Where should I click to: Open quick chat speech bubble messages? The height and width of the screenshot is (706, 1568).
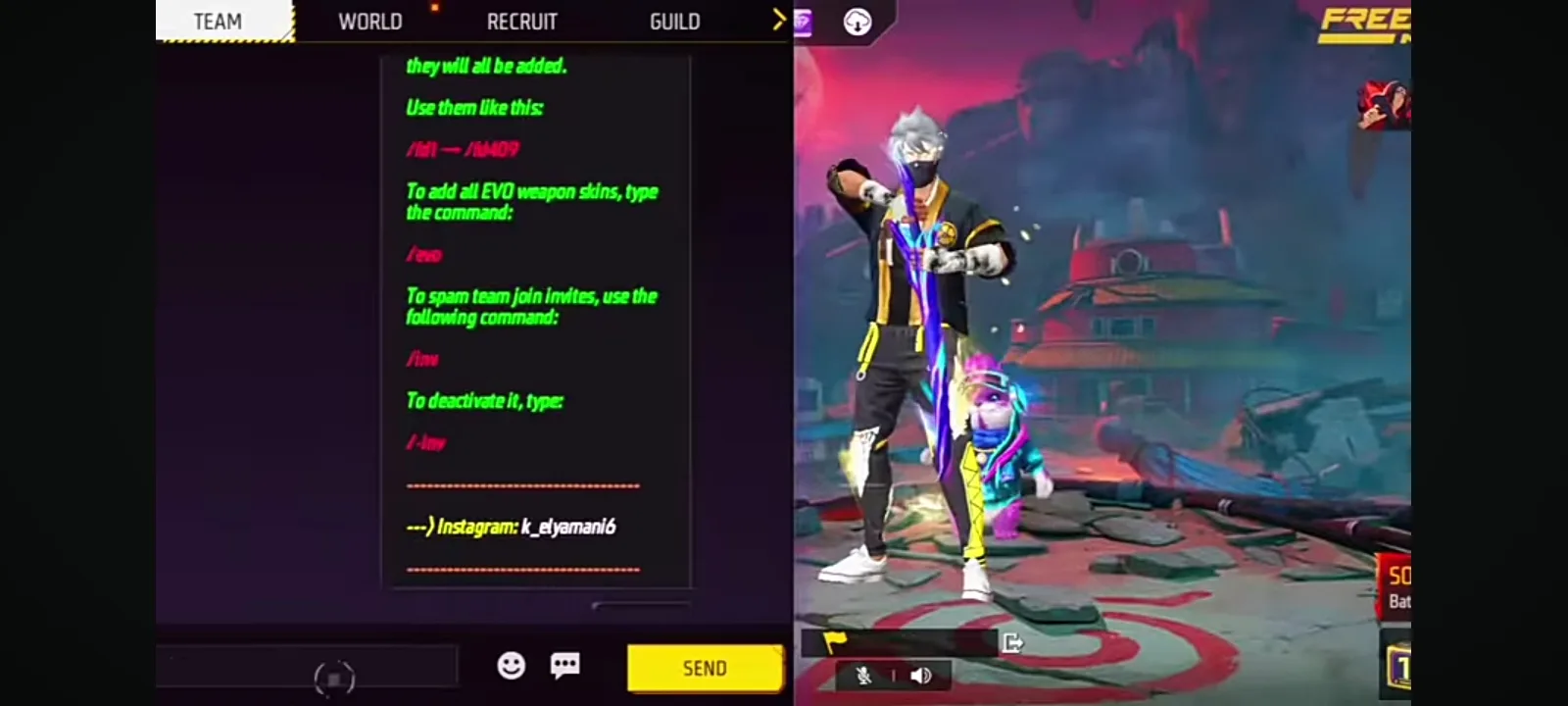564,666
